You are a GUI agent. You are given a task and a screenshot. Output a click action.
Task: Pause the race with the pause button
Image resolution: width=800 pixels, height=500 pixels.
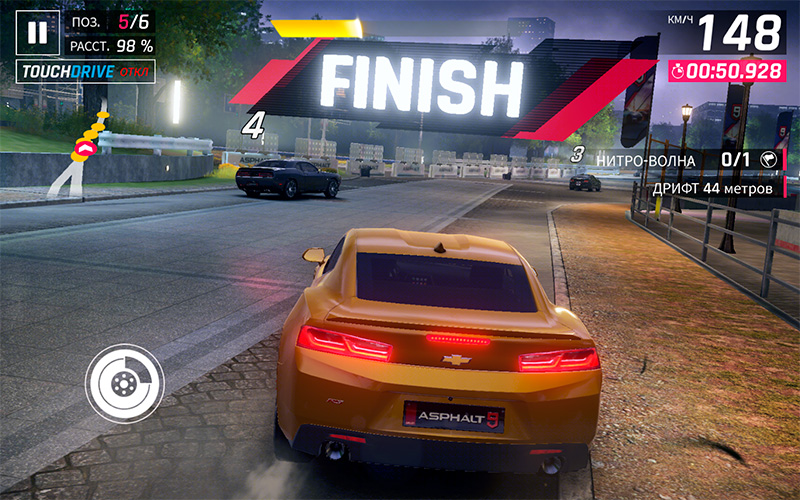[37, 32]
